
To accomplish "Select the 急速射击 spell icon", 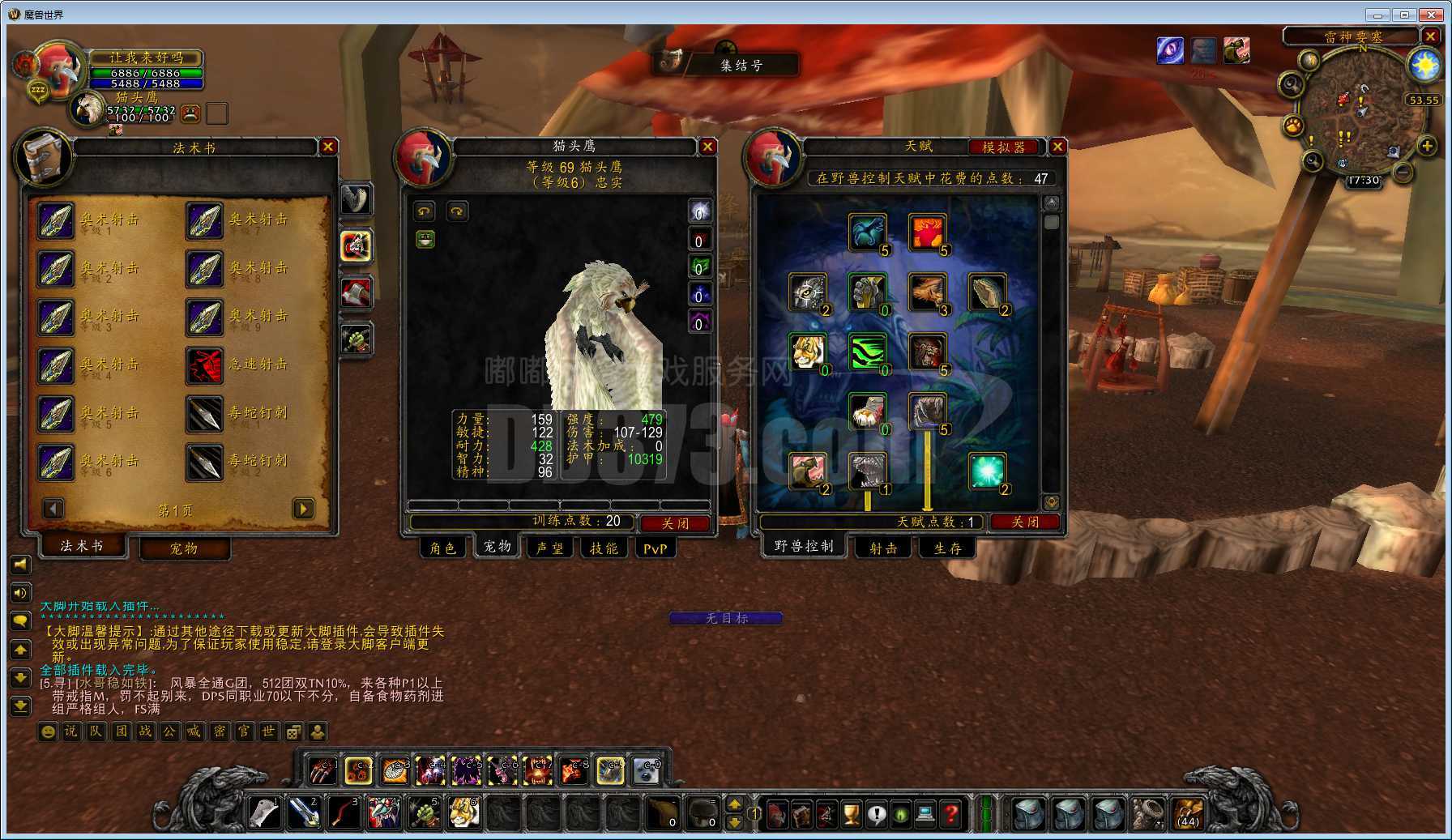I will pyautogui.click(x=205, y=365).
